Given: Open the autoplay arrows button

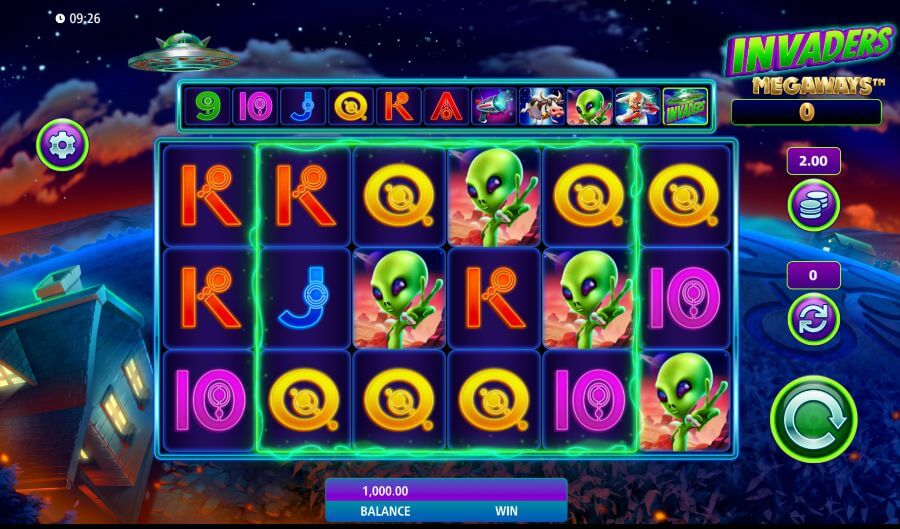Looking at the screenshot, I should pos(812,319).
